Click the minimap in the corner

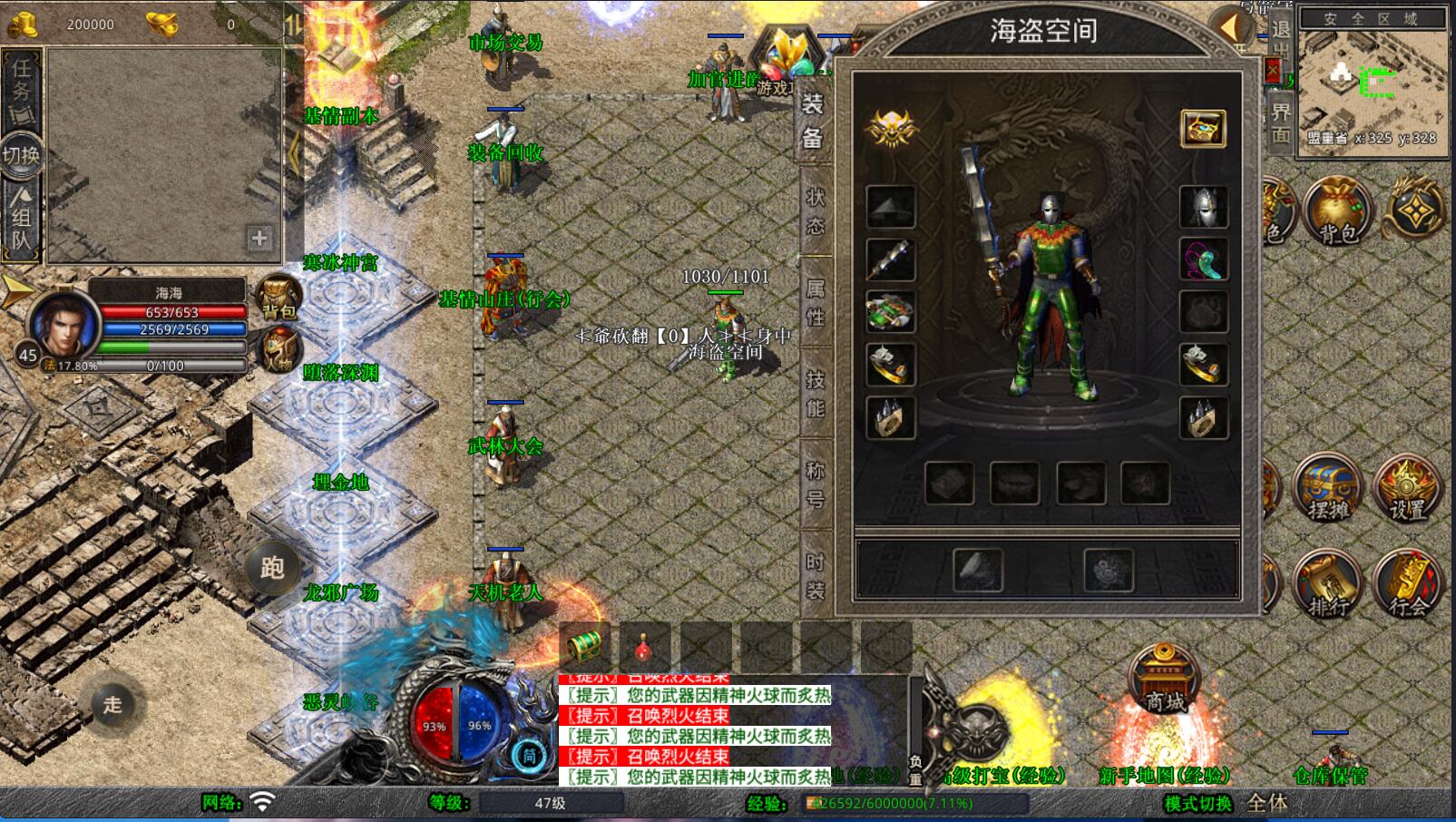[x=1373, y=83]
